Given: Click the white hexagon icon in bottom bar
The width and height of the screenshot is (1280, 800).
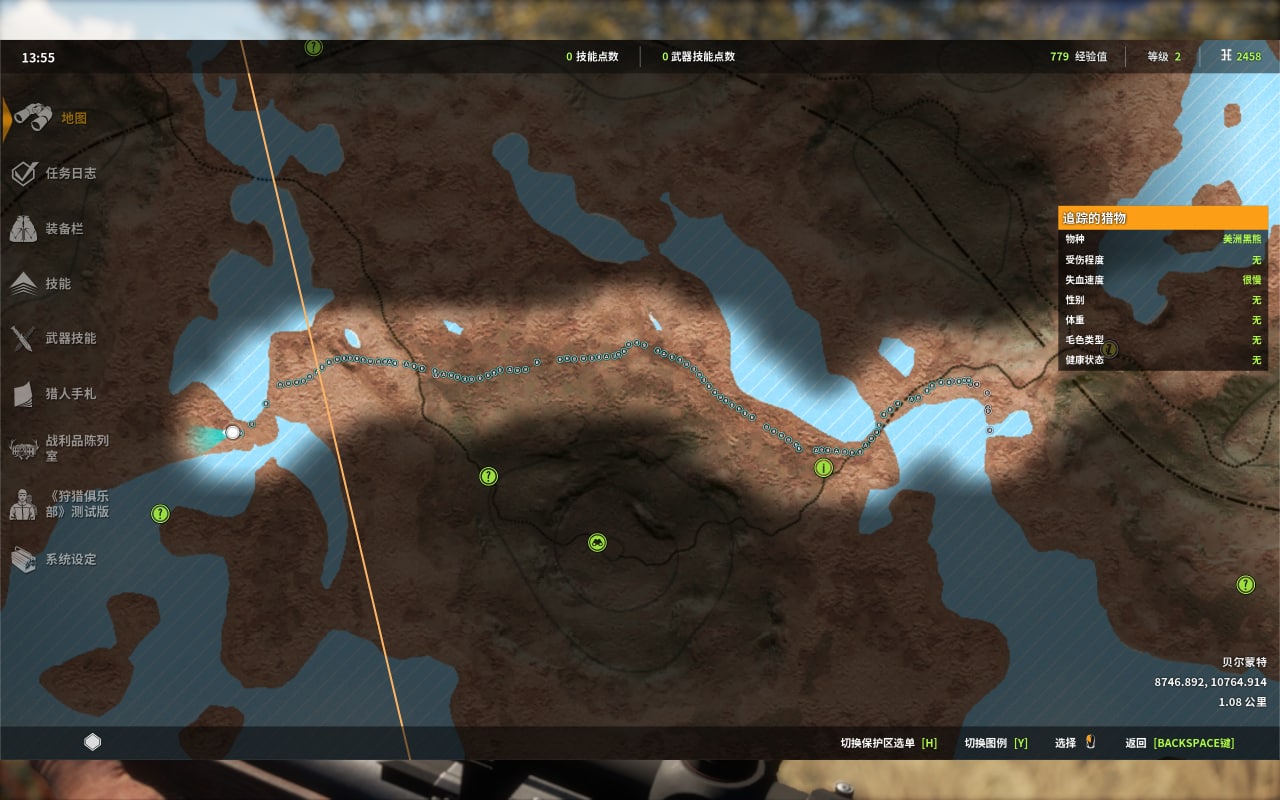Looking at the screenshot, I should [93, 742].
